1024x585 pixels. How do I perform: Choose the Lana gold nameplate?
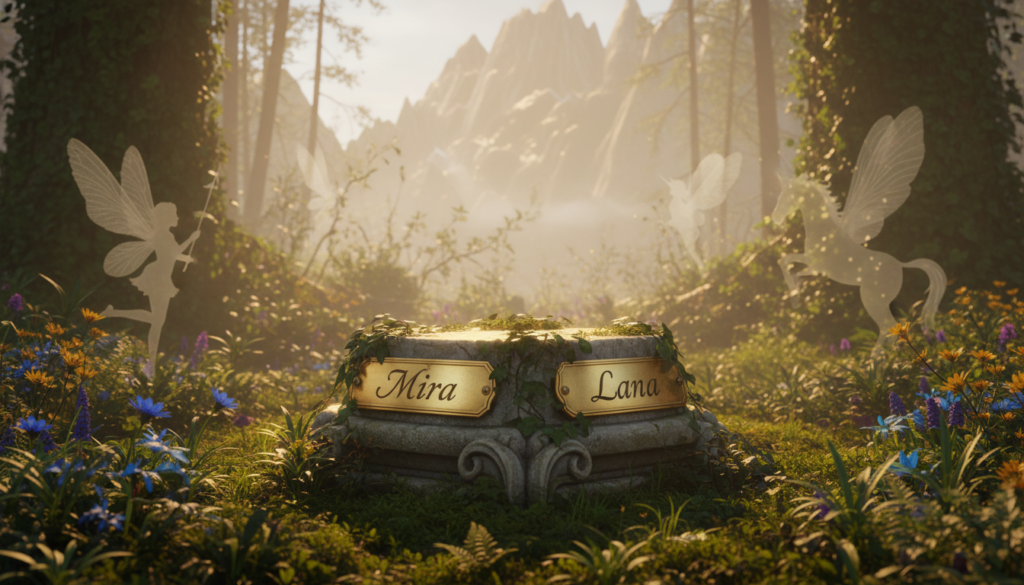(621, 386)
